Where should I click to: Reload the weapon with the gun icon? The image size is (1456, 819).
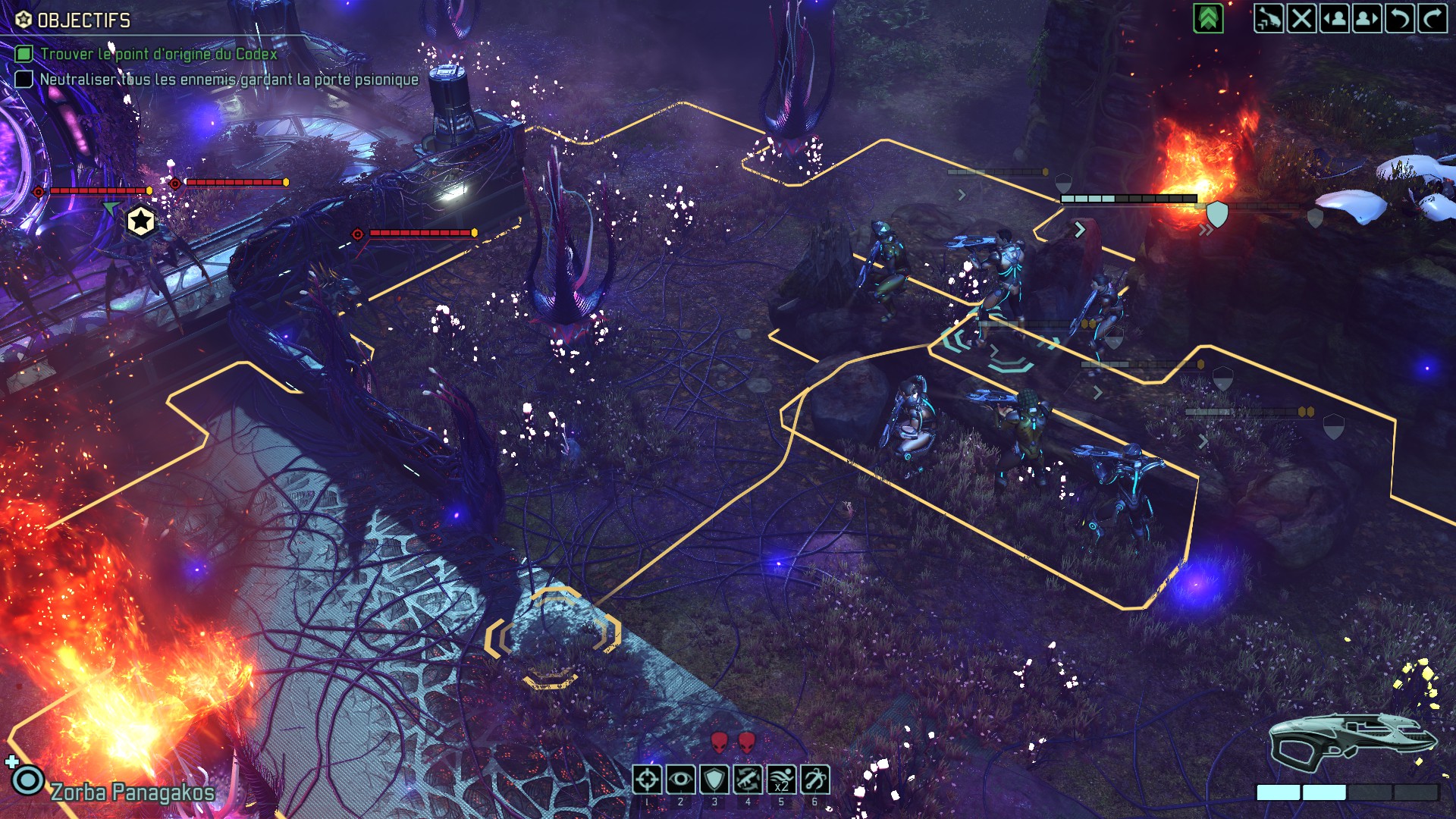pyautogui.click(x=748, y=780)
